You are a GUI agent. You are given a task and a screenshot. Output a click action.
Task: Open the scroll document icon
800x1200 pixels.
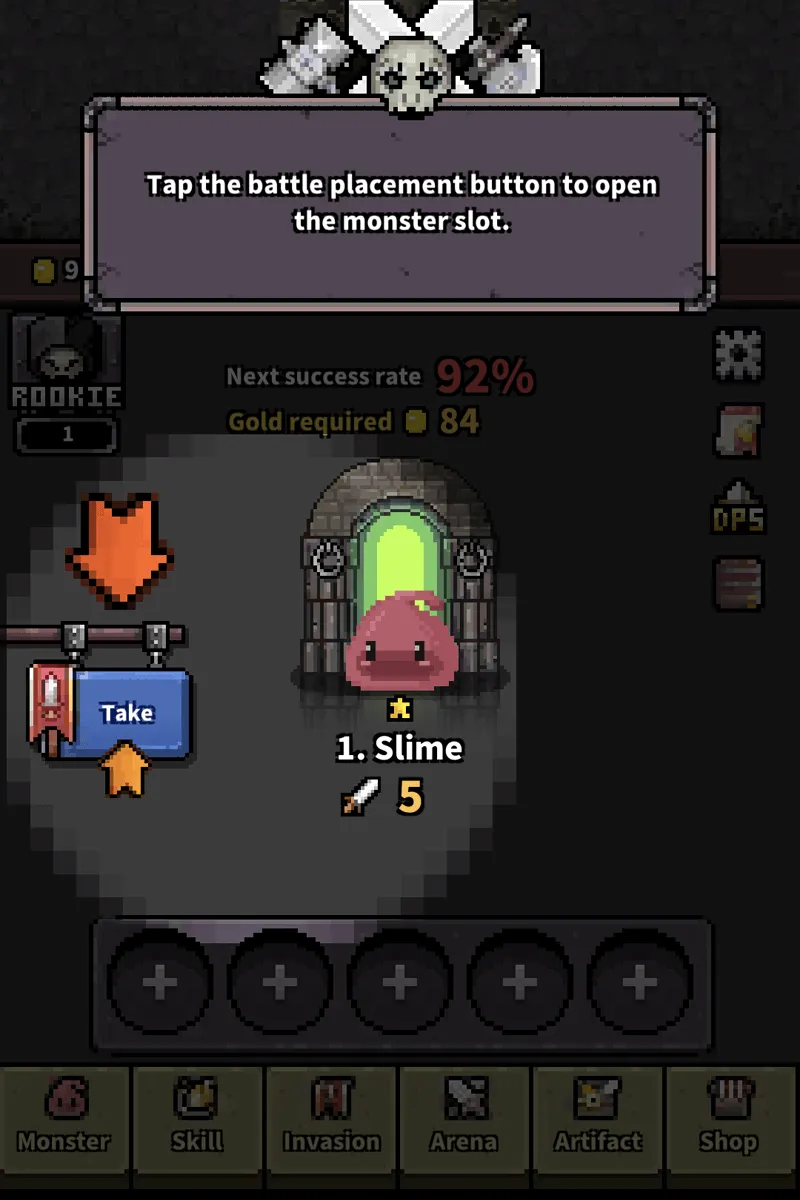pyautogui.click(x=739, y=431)
